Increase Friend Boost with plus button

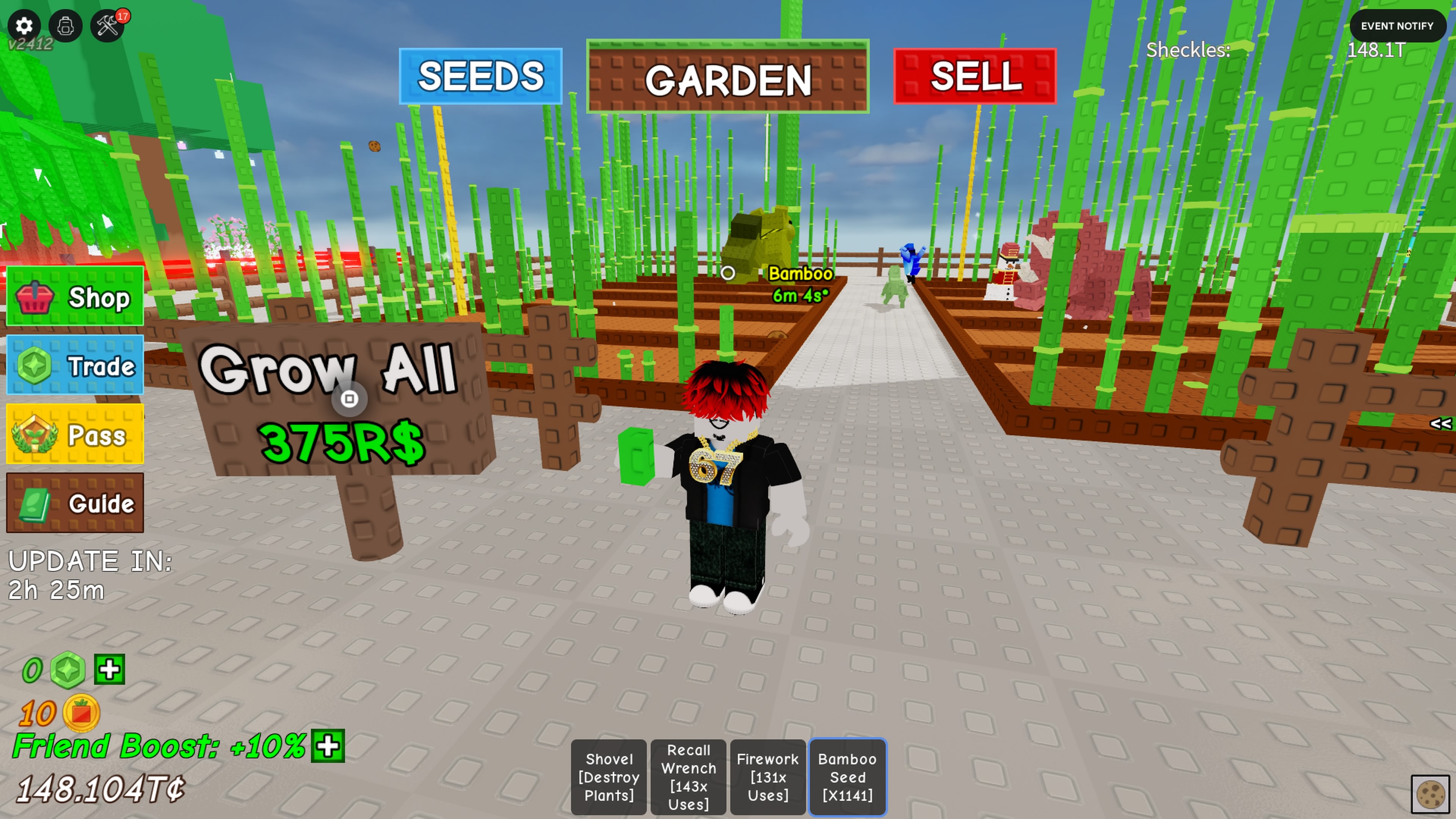pos(328,746)
